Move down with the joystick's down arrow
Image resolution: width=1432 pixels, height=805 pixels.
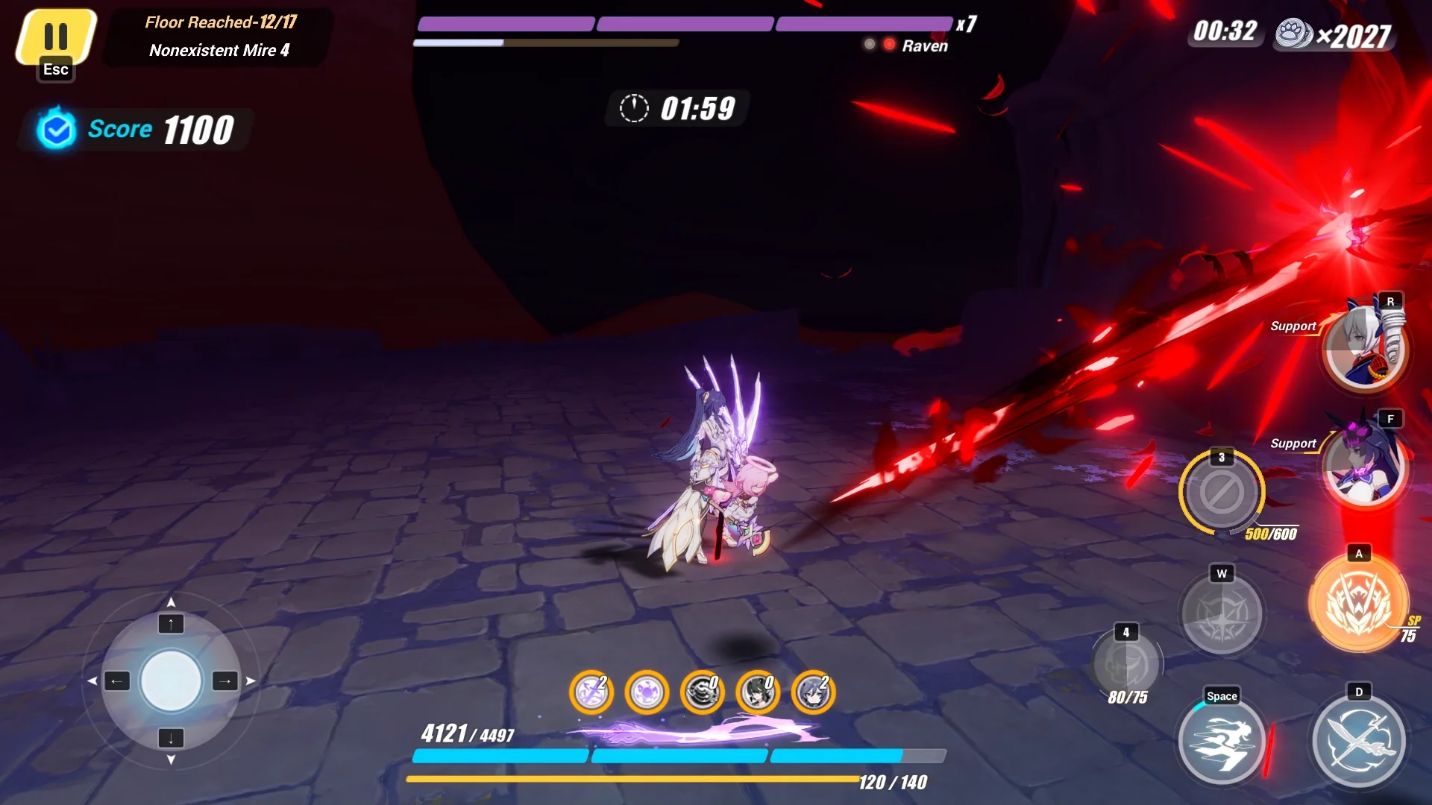171,738
